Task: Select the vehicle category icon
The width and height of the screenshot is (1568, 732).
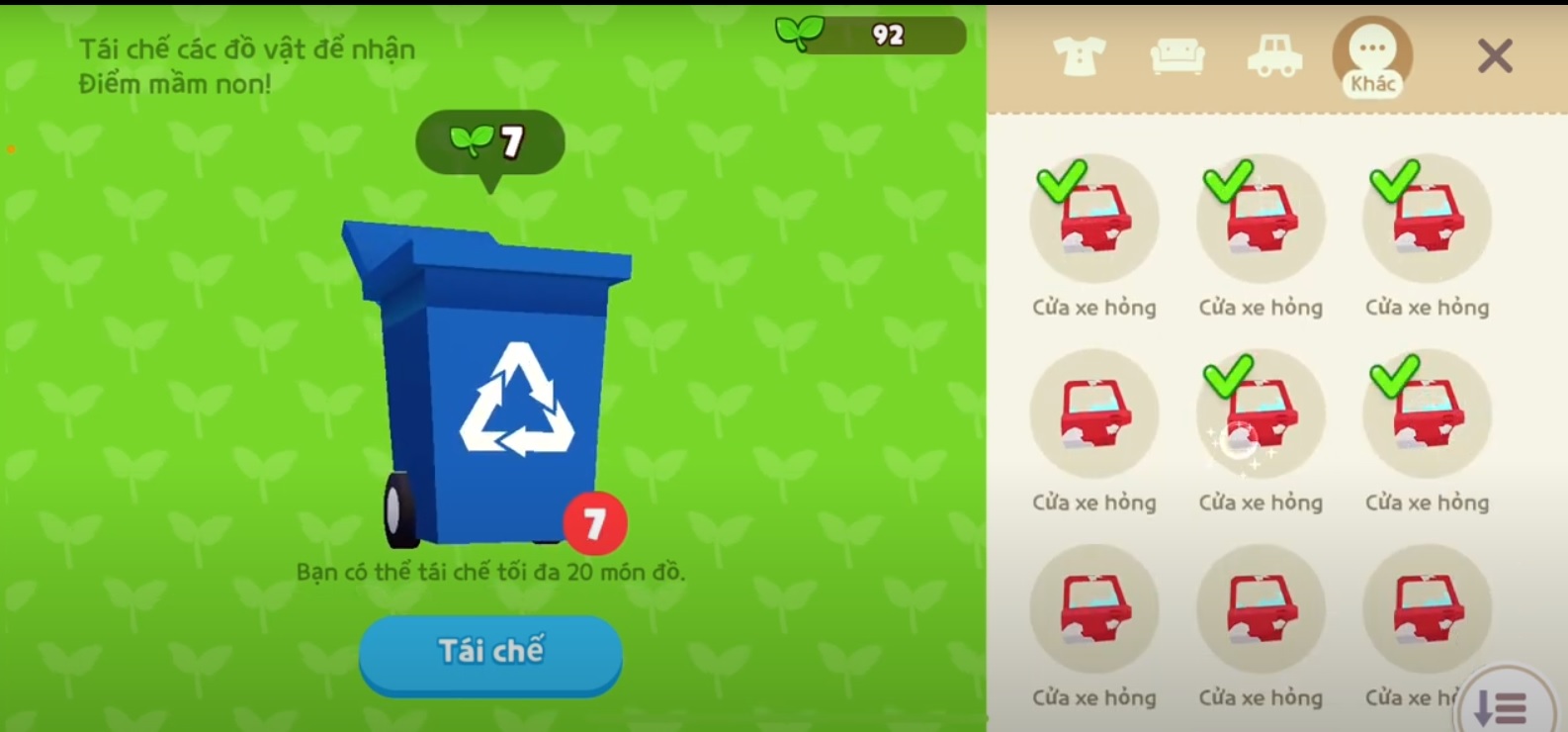Action: point(1275,56)
